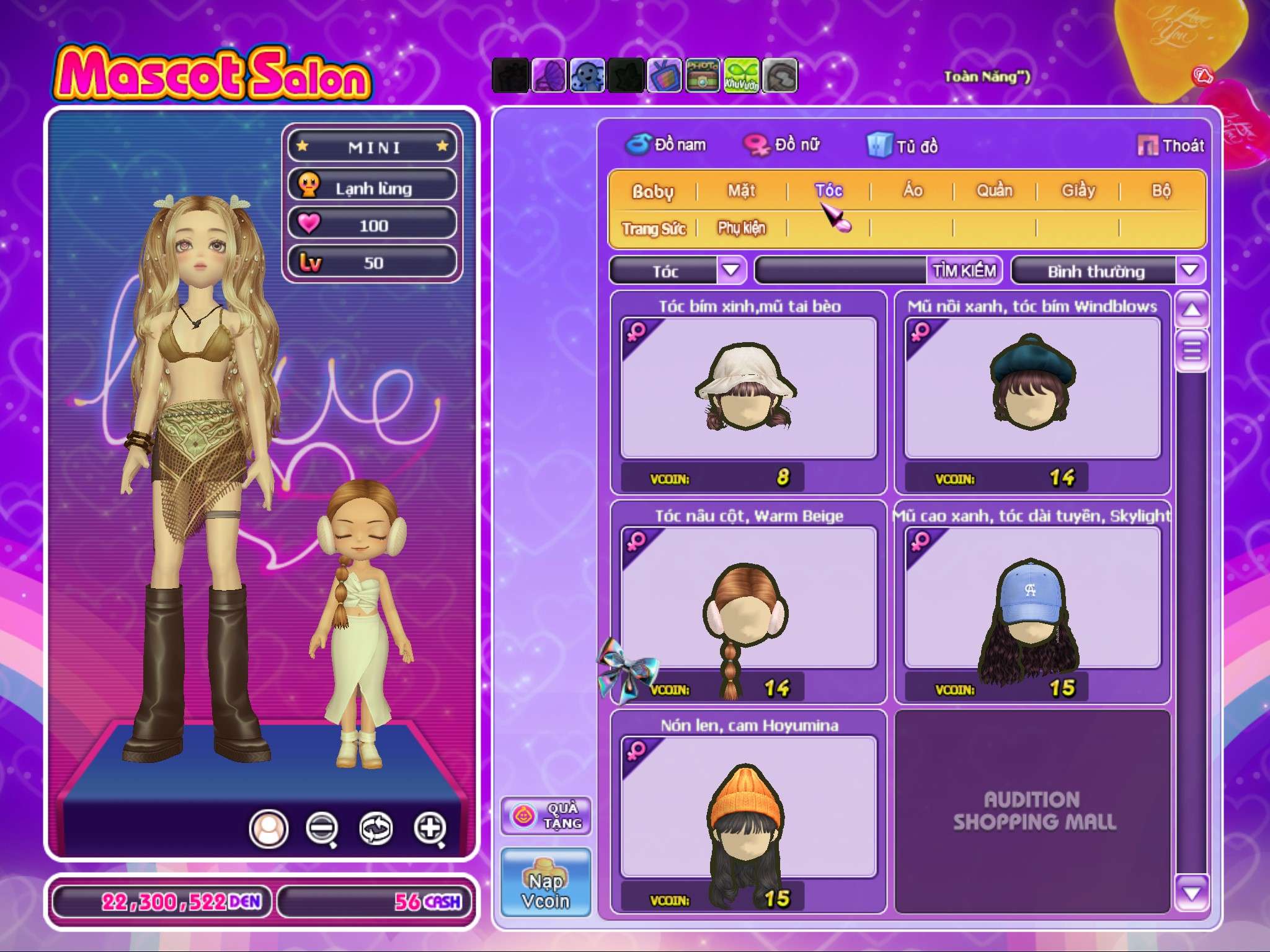Image resolution: width=1270 pixels, height=952 pixels.
Task: Select the Tóc bím xinh bucket hat item
Action: pyautogui.click(x=748, y=389)
